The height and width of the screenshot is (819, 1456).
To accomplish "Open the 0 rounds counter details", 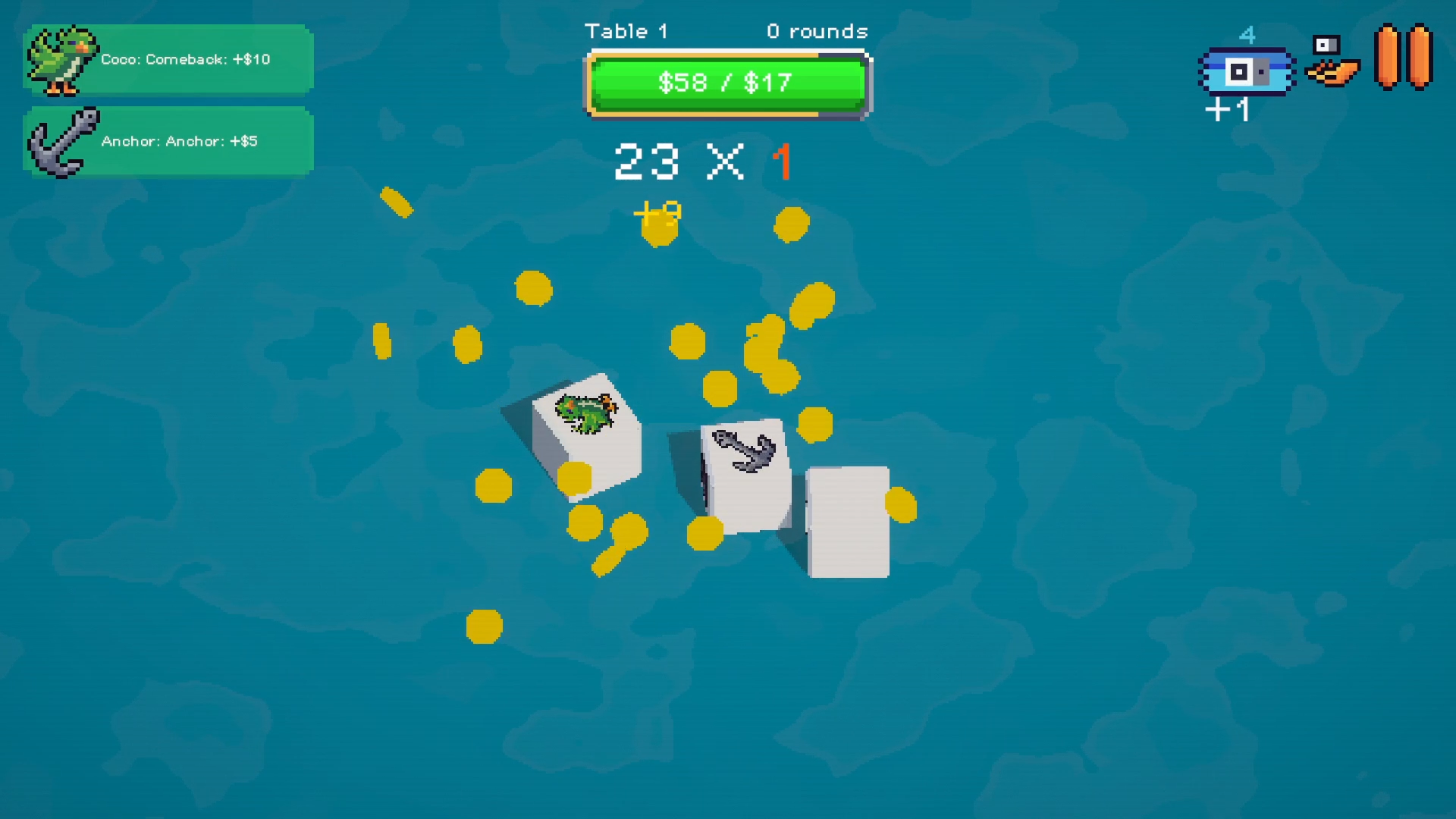I will click(x=817, y=32).
